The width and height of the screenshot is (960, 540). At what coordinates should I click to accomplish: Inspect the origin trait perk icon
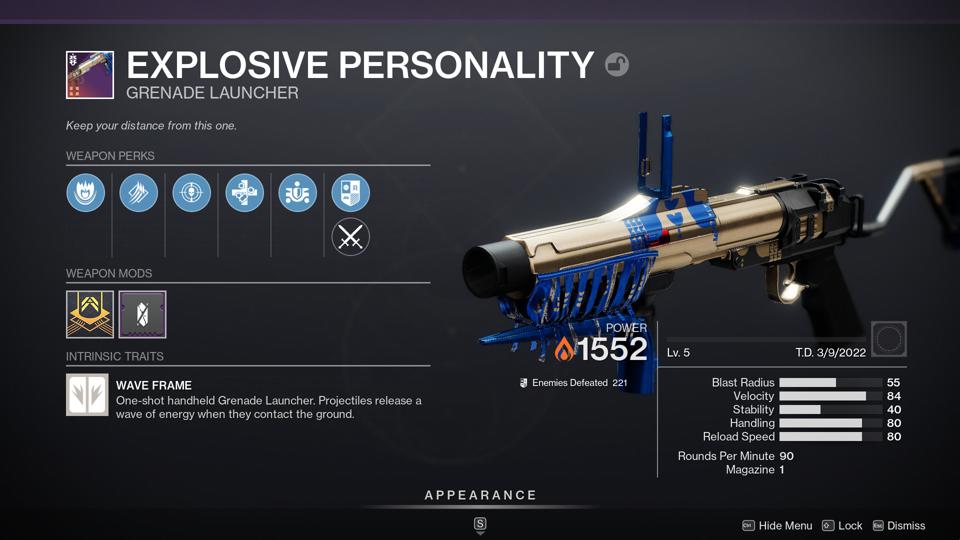[298, 193]
